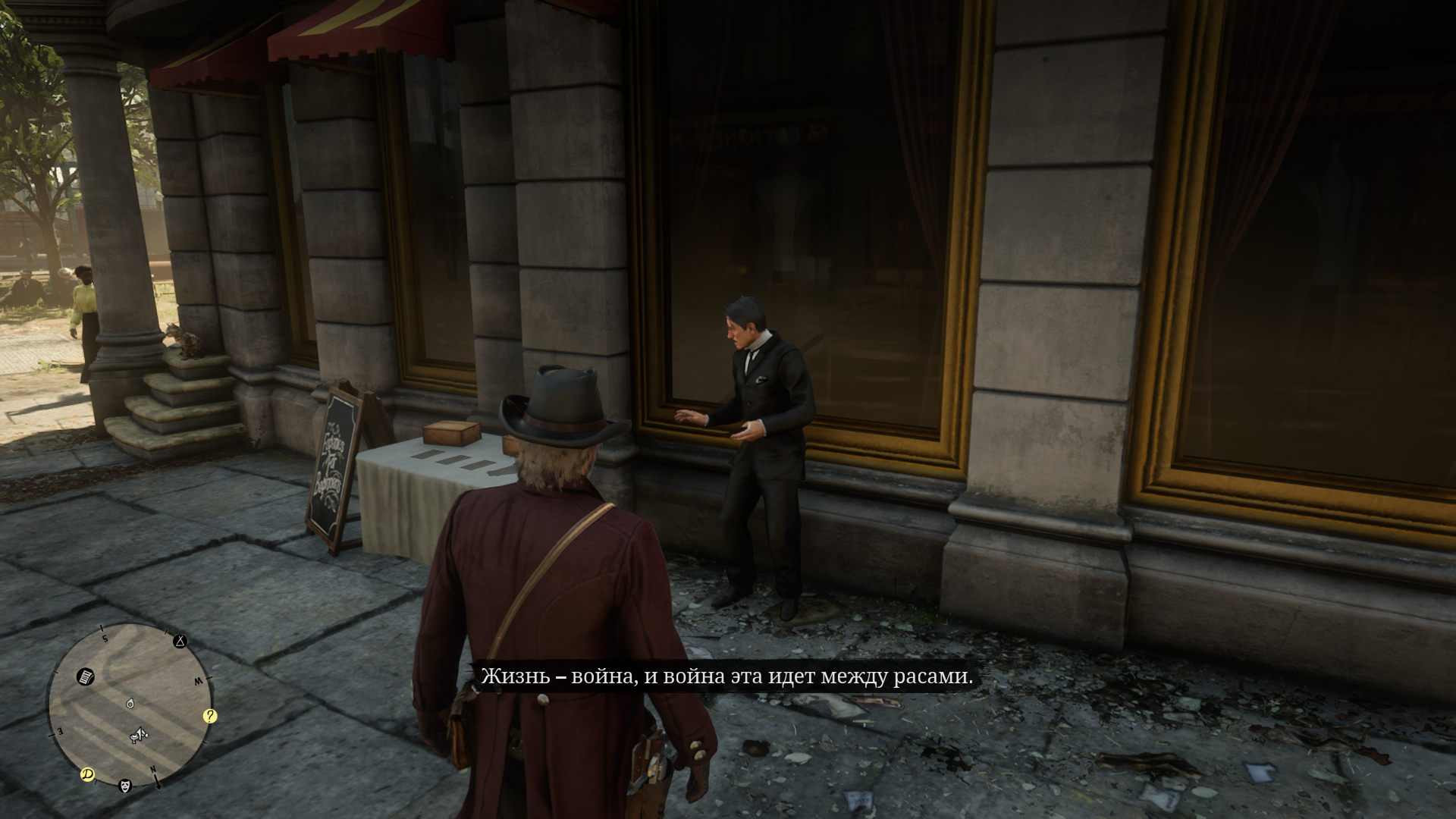This screenshot has width=1456, height=819.
Task: Select the camp tent marker on minimap
Action: pyautogui.click(x=180, y=642)
